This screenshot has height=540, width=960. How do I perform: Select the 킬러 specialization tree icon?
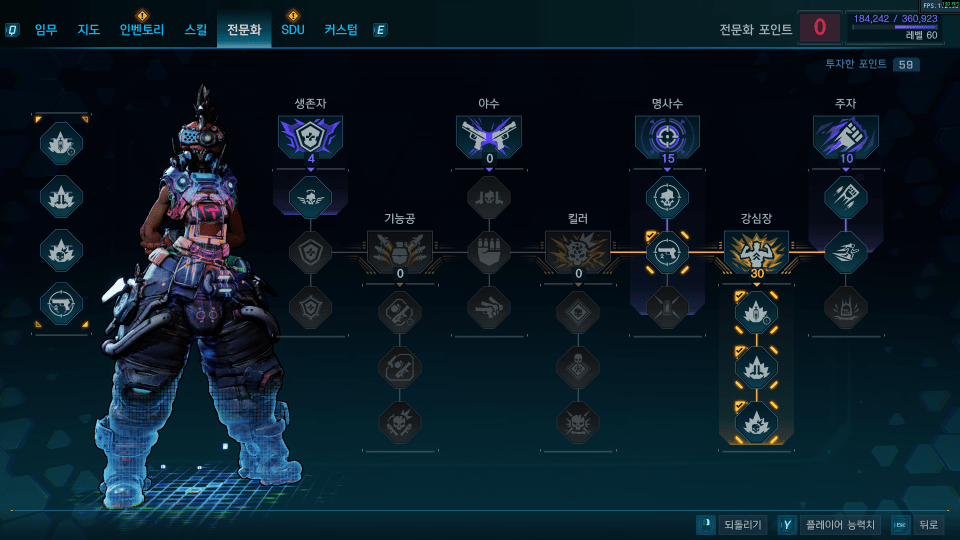click(x=578, y=250)
